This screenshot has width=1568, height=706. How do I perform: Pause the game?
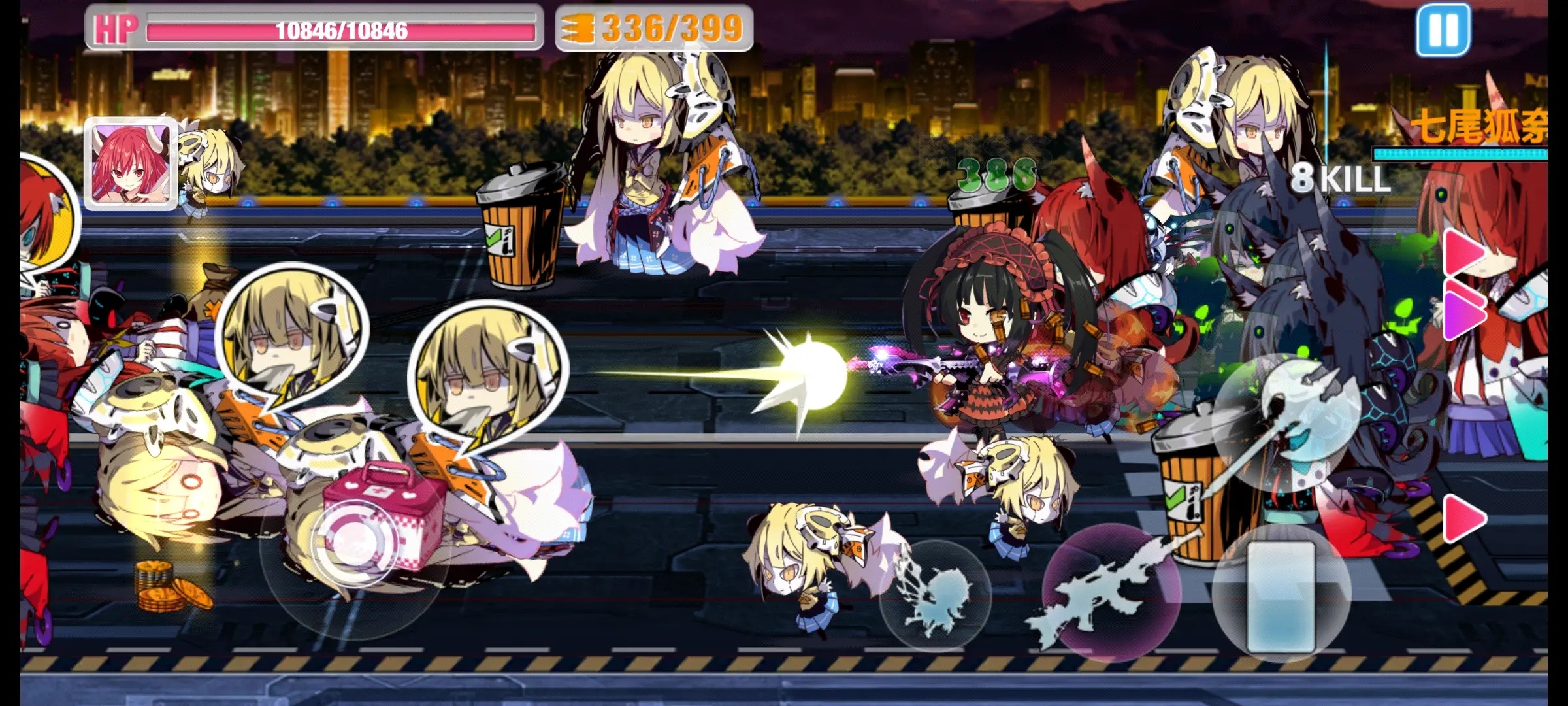click(1443, 30)
